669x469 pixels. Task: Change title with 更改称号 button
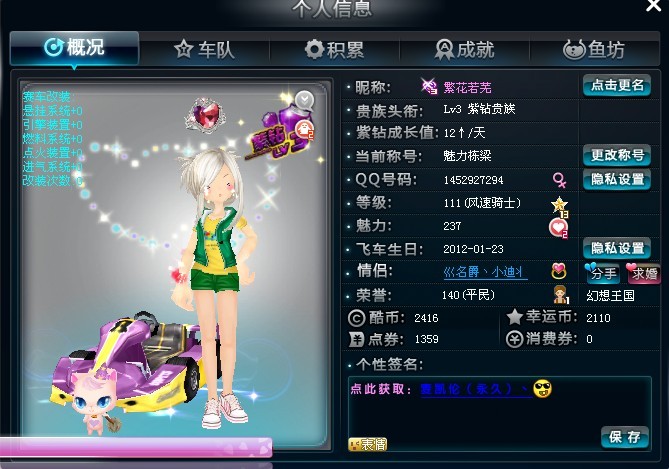click(x=616, y=156)
